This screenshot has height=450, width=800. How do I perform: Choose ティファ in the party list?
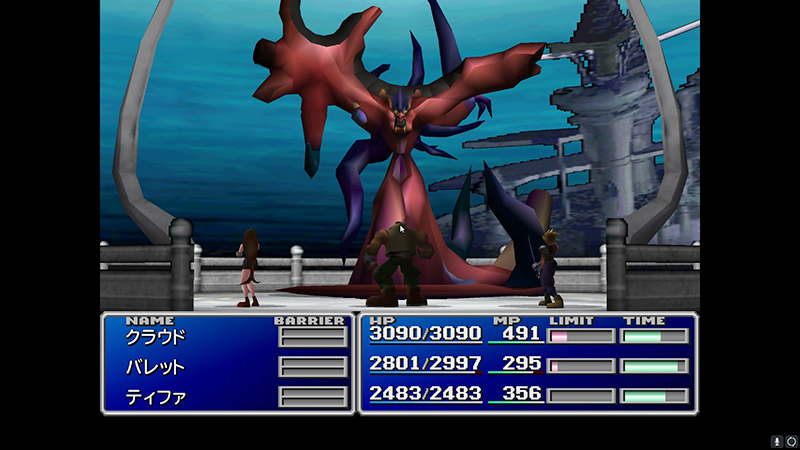pos(155,396)
